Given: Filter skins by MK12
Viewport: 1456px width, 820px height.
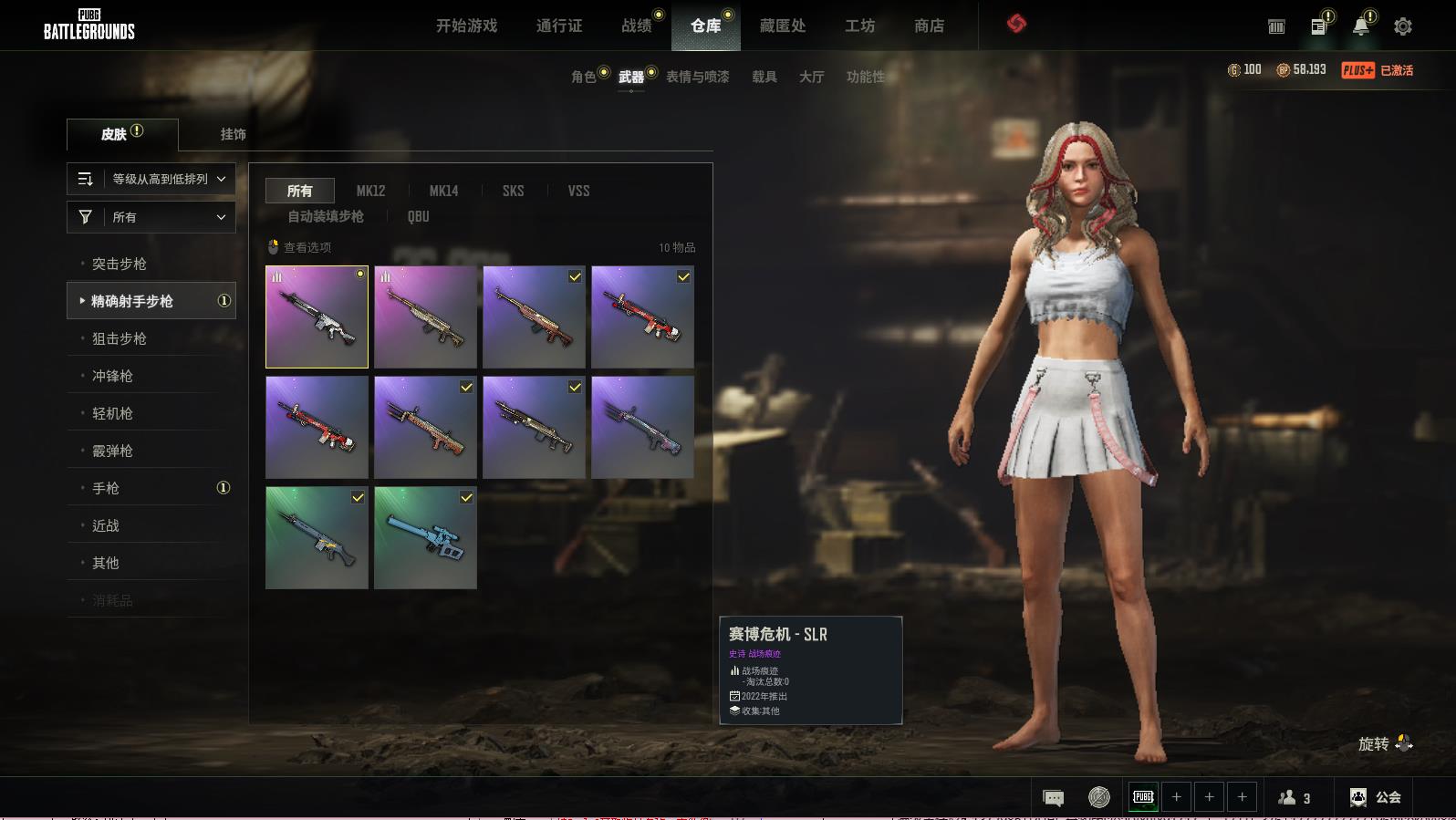Looking at the screenshot, I should click(370, 191).
